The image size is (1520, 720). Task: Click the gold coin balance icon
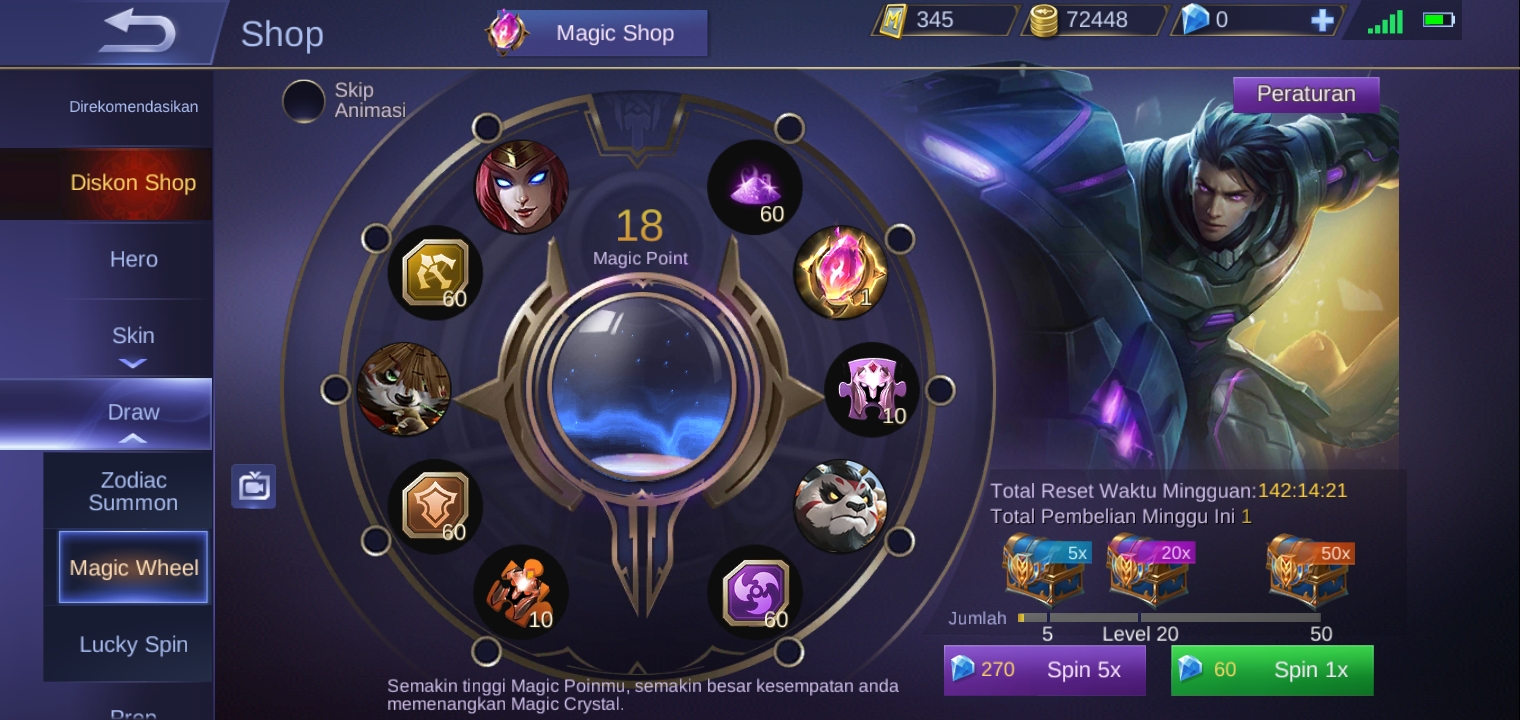tap(1043, 19)
